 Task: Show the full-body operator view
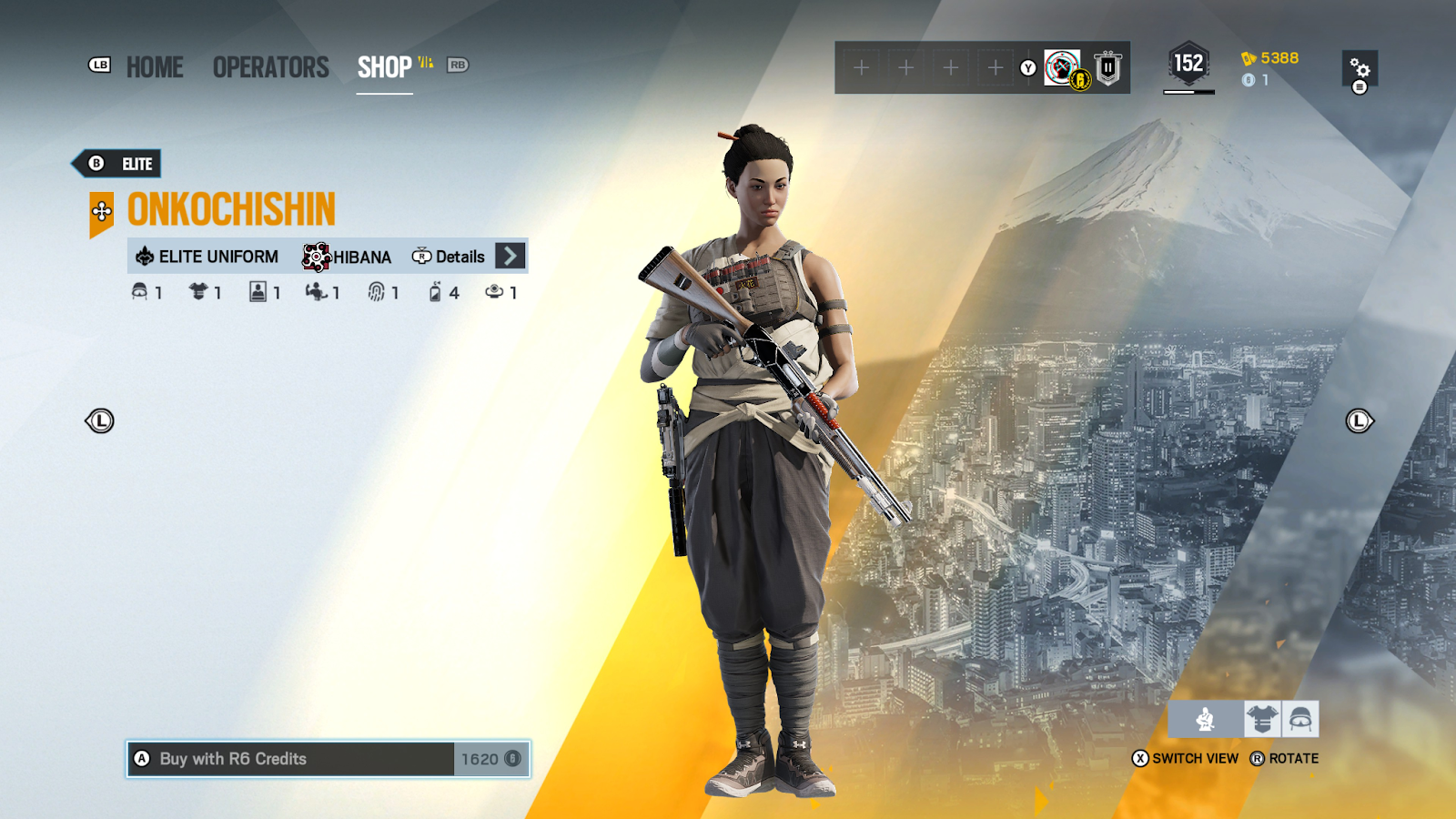tap(1206, 720)
